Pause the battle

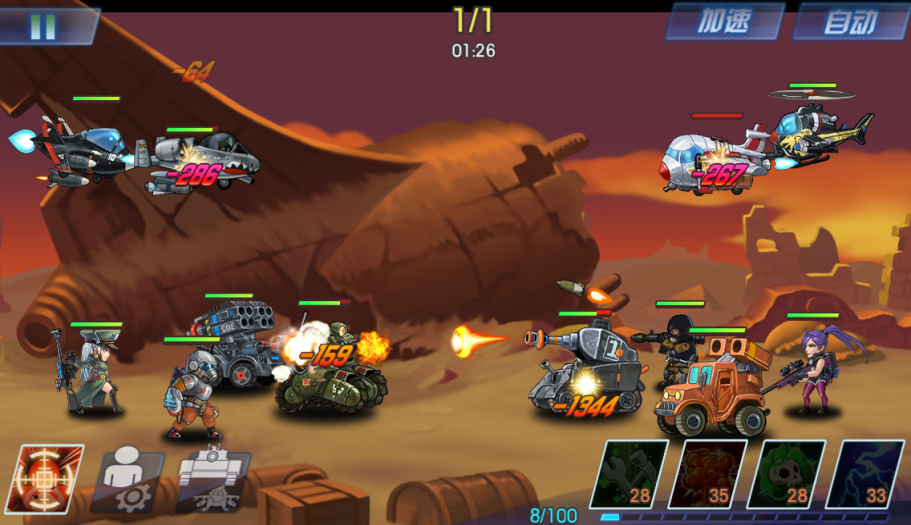[x=43, y=26]
